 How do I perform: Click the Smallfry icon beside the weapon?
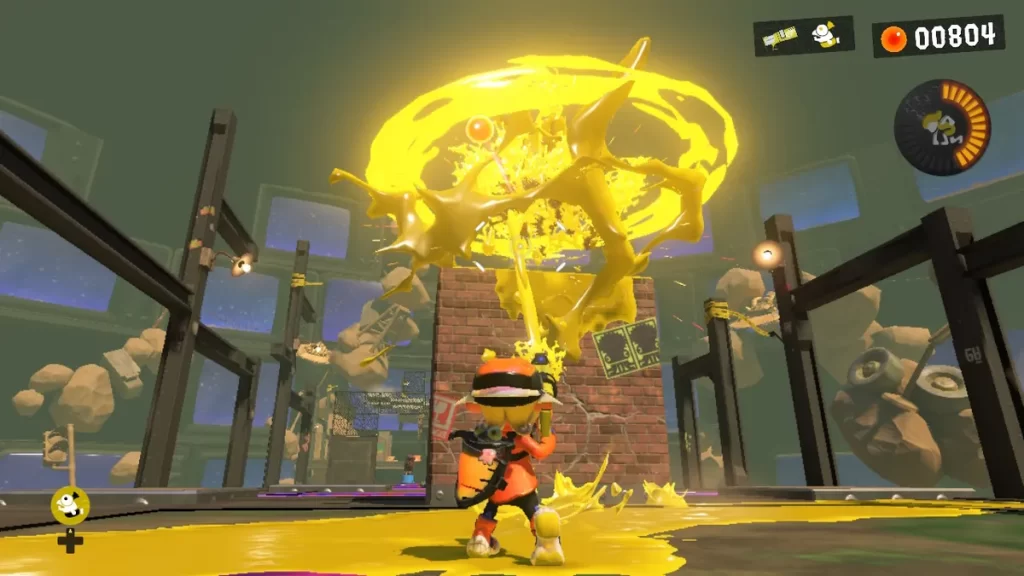[825, 35]
